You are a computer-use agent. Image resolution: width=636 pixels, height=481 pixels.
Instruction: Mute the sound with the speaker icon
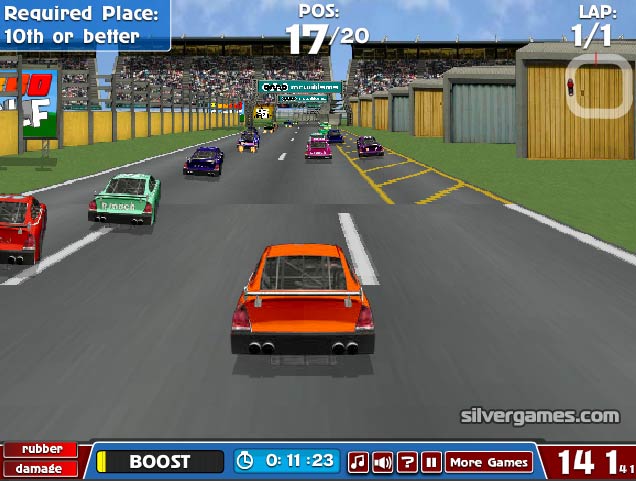(x=382, y=462)
